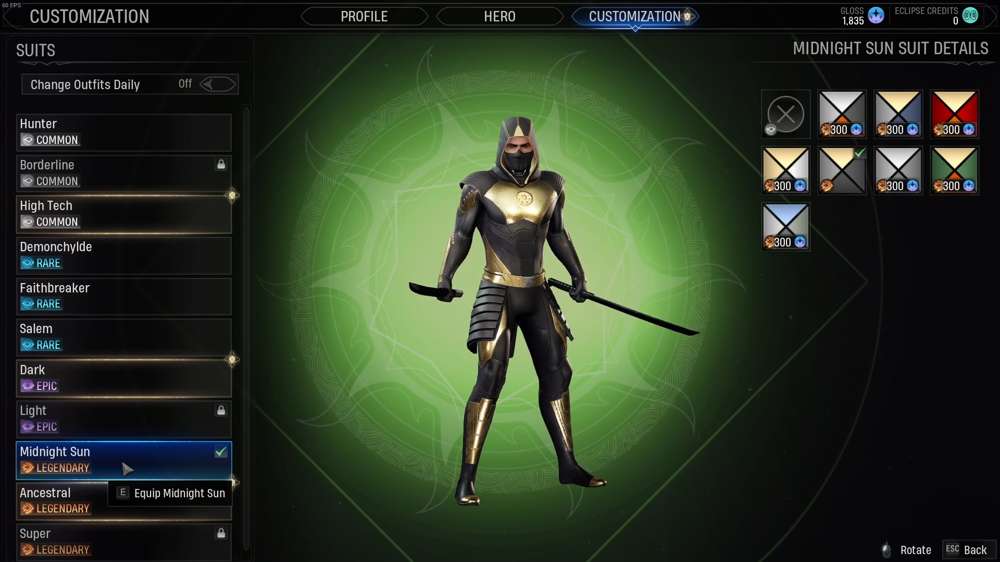Choose the High Tech suit
The height and width of the screenshot is (562, 1000).
(x=124, y=214)
